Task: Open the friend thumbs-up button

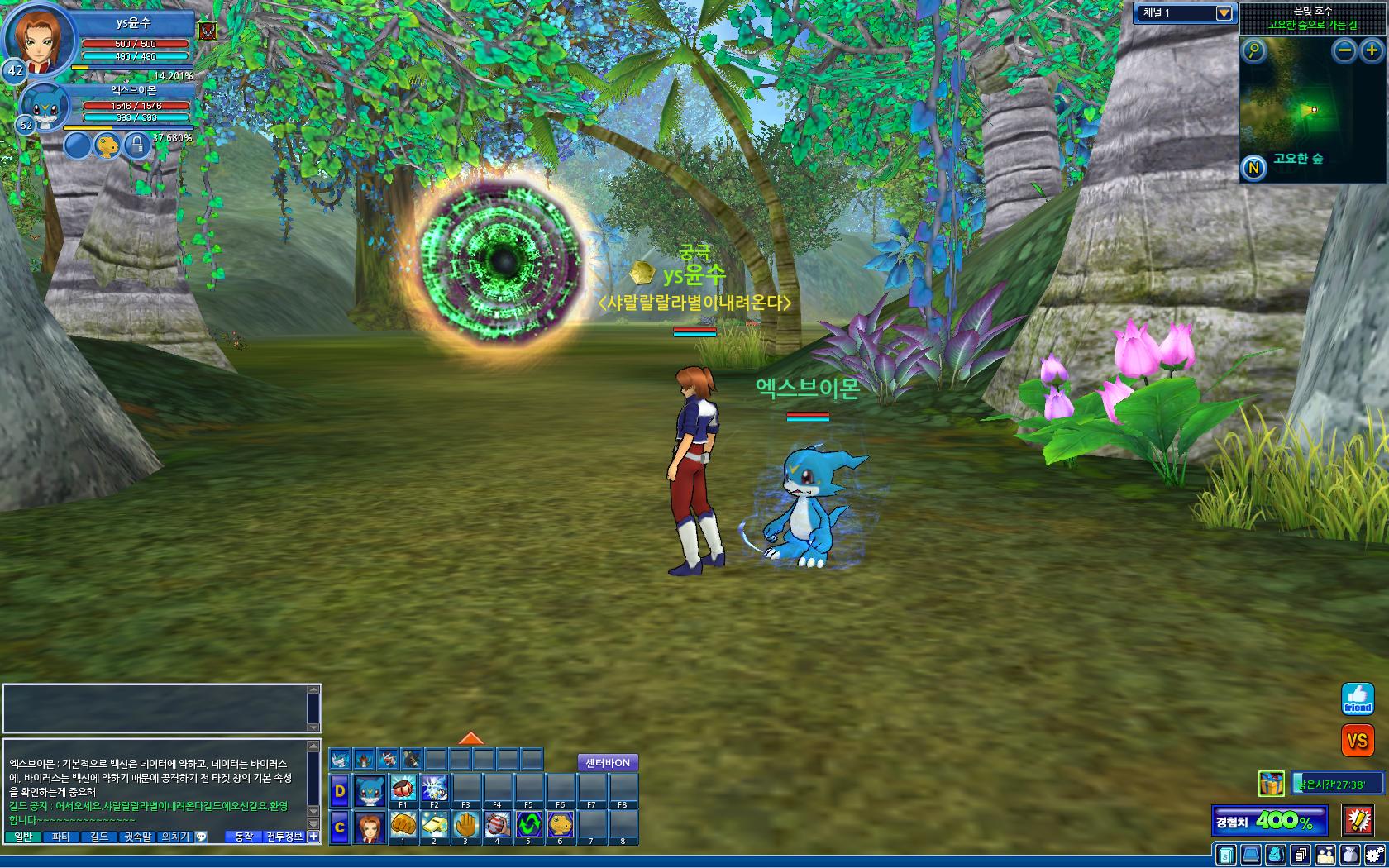Action: pos(1357,699)
